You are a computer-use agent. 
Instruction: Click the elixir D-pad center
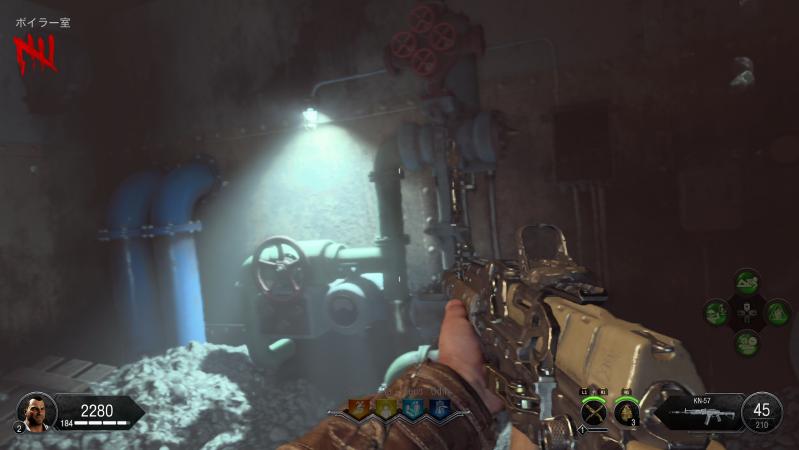click(x=746, y=312)
